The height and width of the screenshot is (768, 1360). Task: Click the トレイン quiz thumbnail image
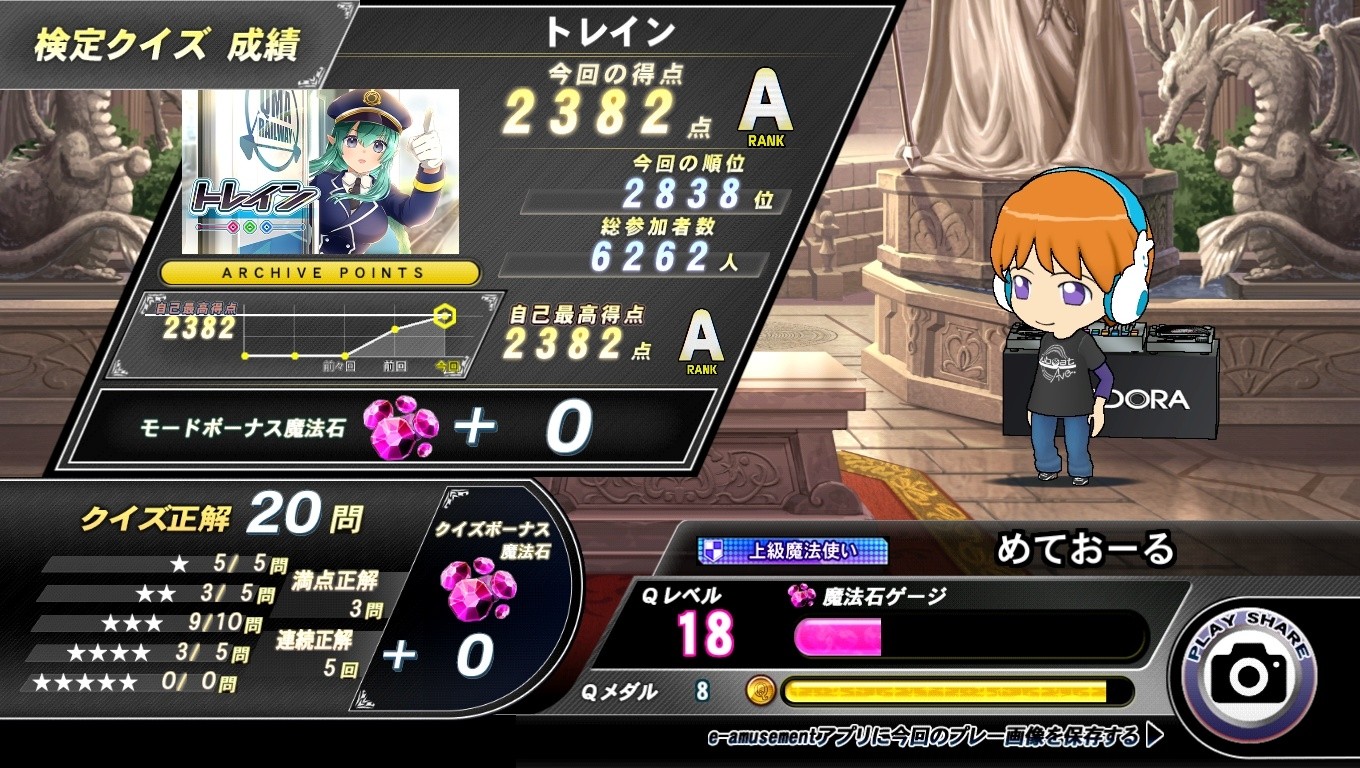coord(320,171)
